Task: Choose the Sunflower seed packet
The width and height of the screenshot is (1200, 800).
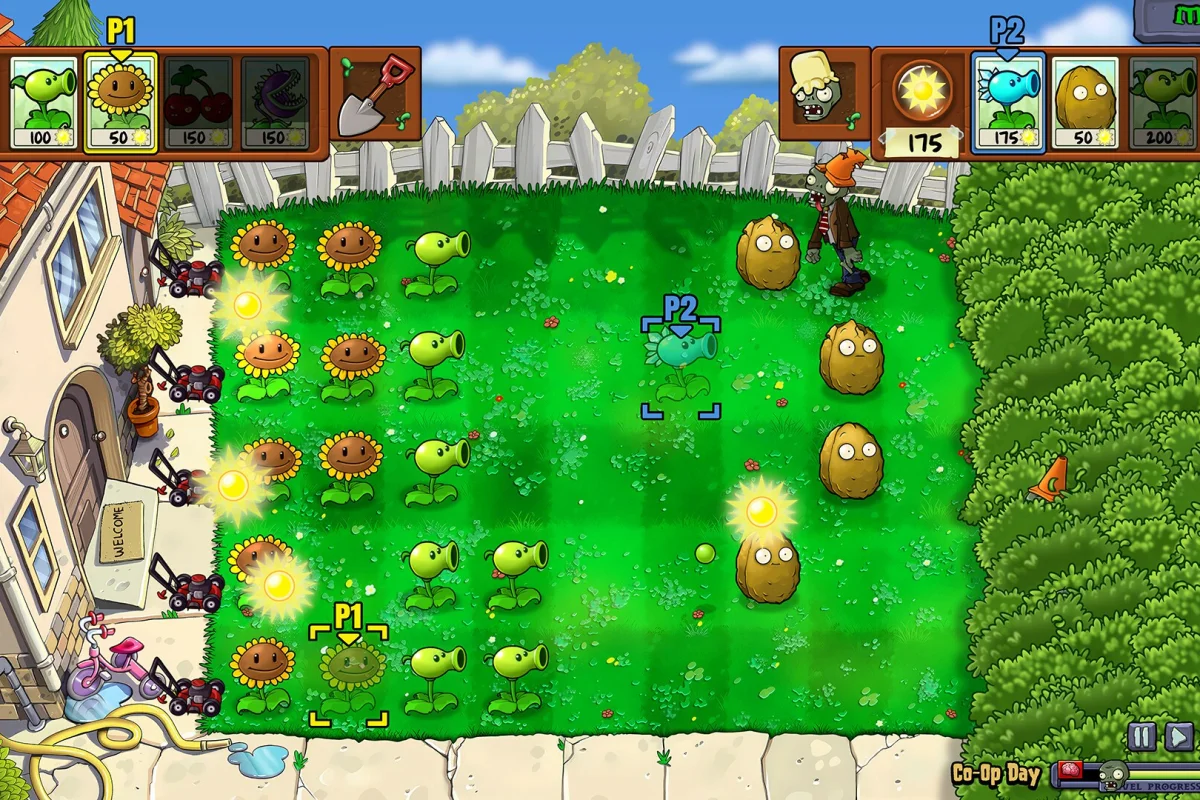Action: 120,102
